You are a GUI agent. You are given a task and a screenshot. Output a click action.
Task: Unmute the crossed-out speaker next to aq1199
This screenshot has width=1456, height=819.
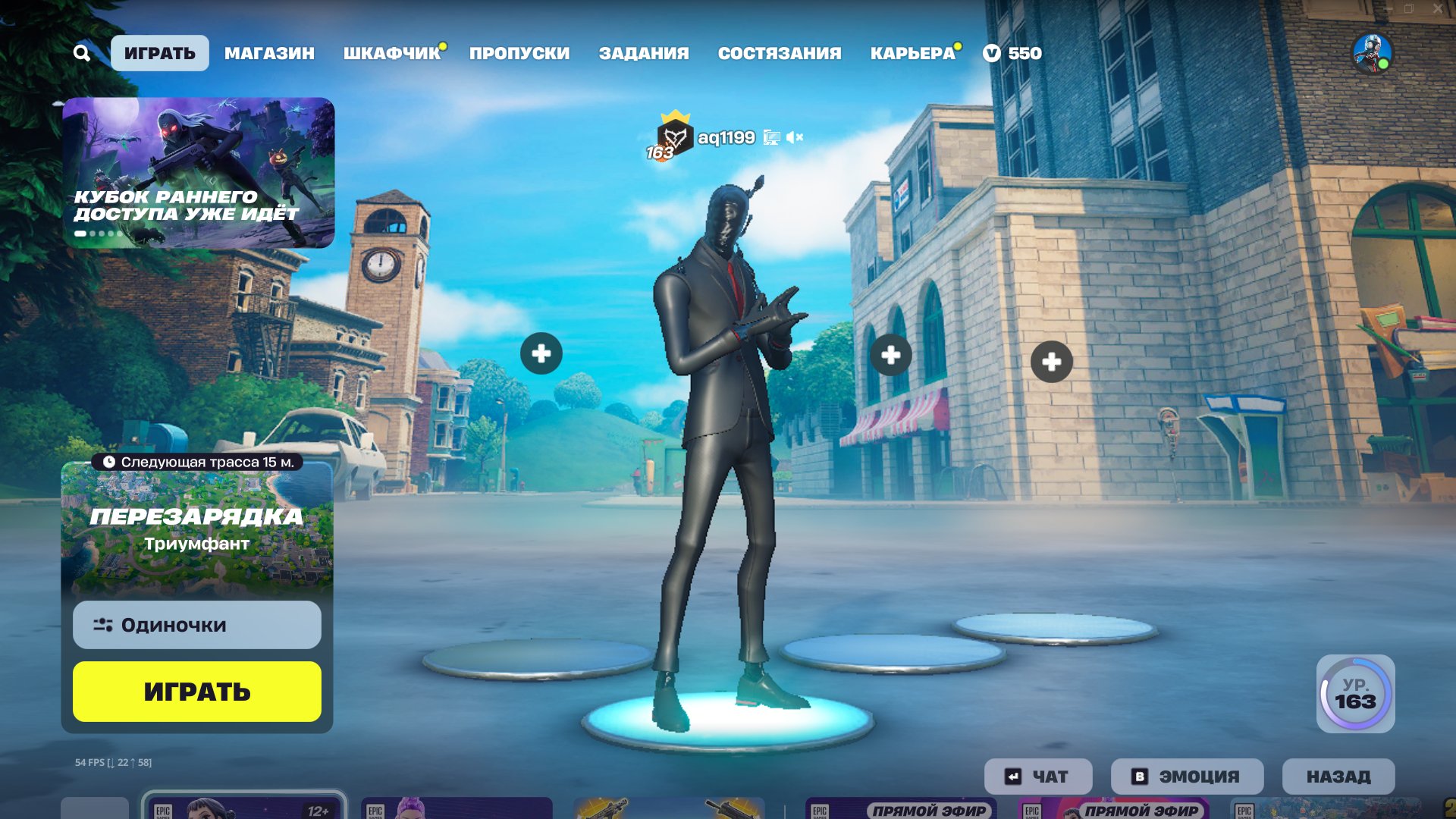pos(795,138)
